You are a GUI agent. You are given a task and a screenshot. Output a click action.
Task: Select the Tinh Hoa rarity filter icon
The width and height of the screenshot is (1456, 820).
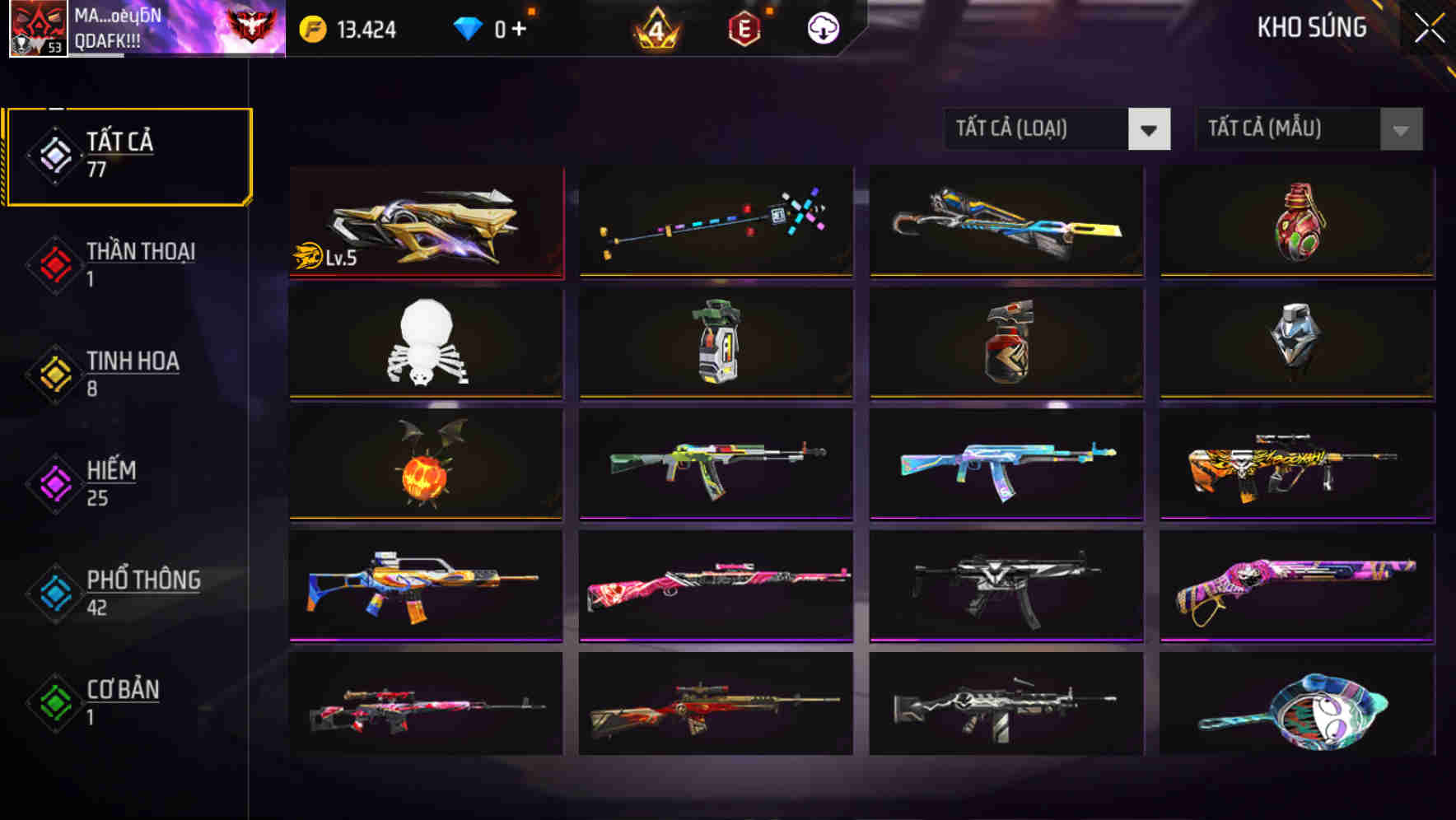click(x=54, y=372)
